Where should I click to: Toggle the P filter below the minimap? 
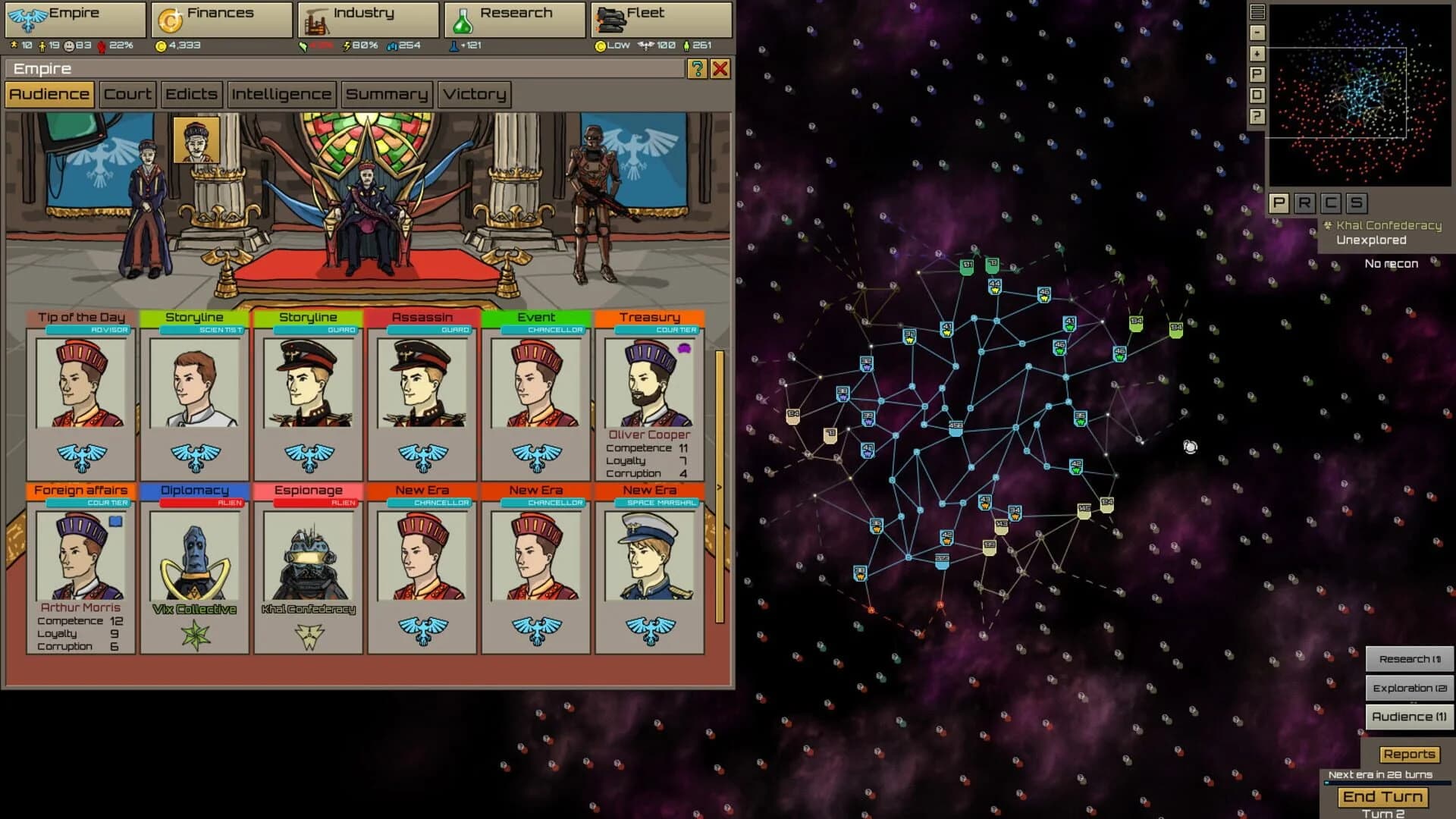(1280, 202)
